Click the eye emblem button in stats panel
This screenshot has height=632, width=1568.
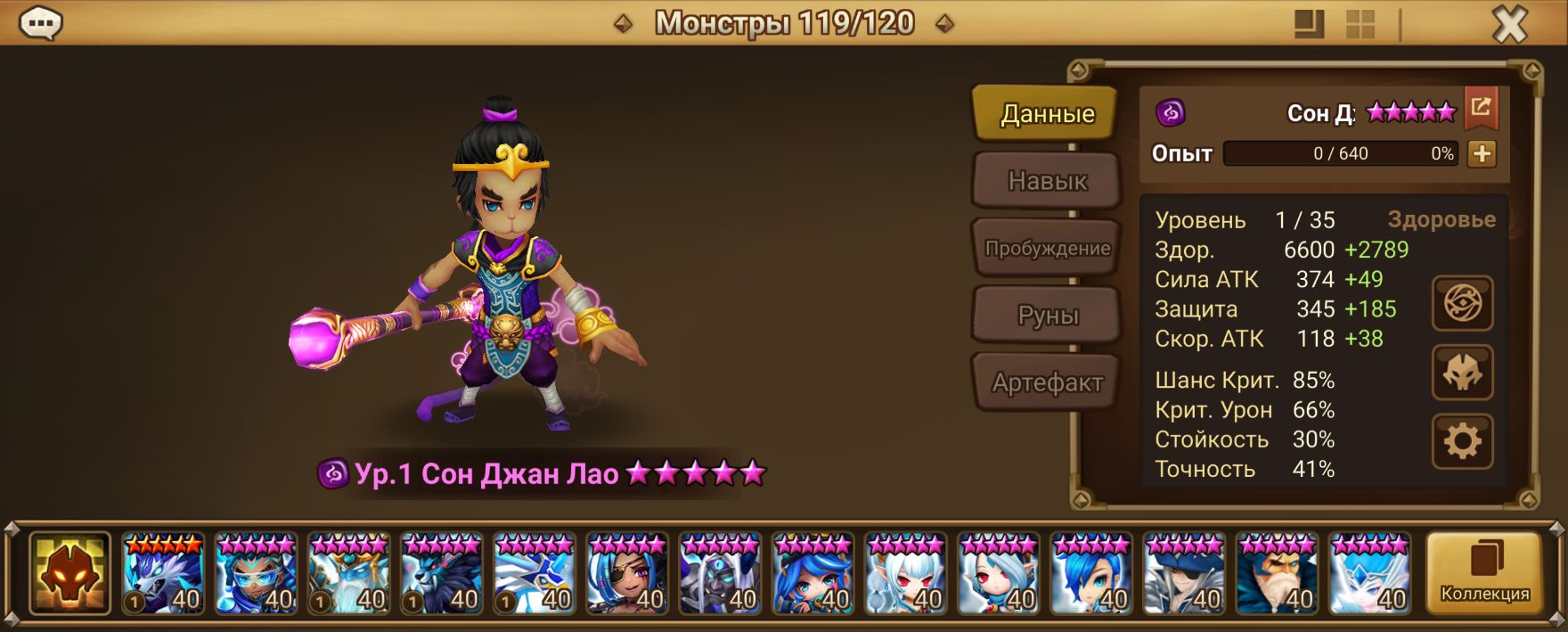coord(1462,304)
